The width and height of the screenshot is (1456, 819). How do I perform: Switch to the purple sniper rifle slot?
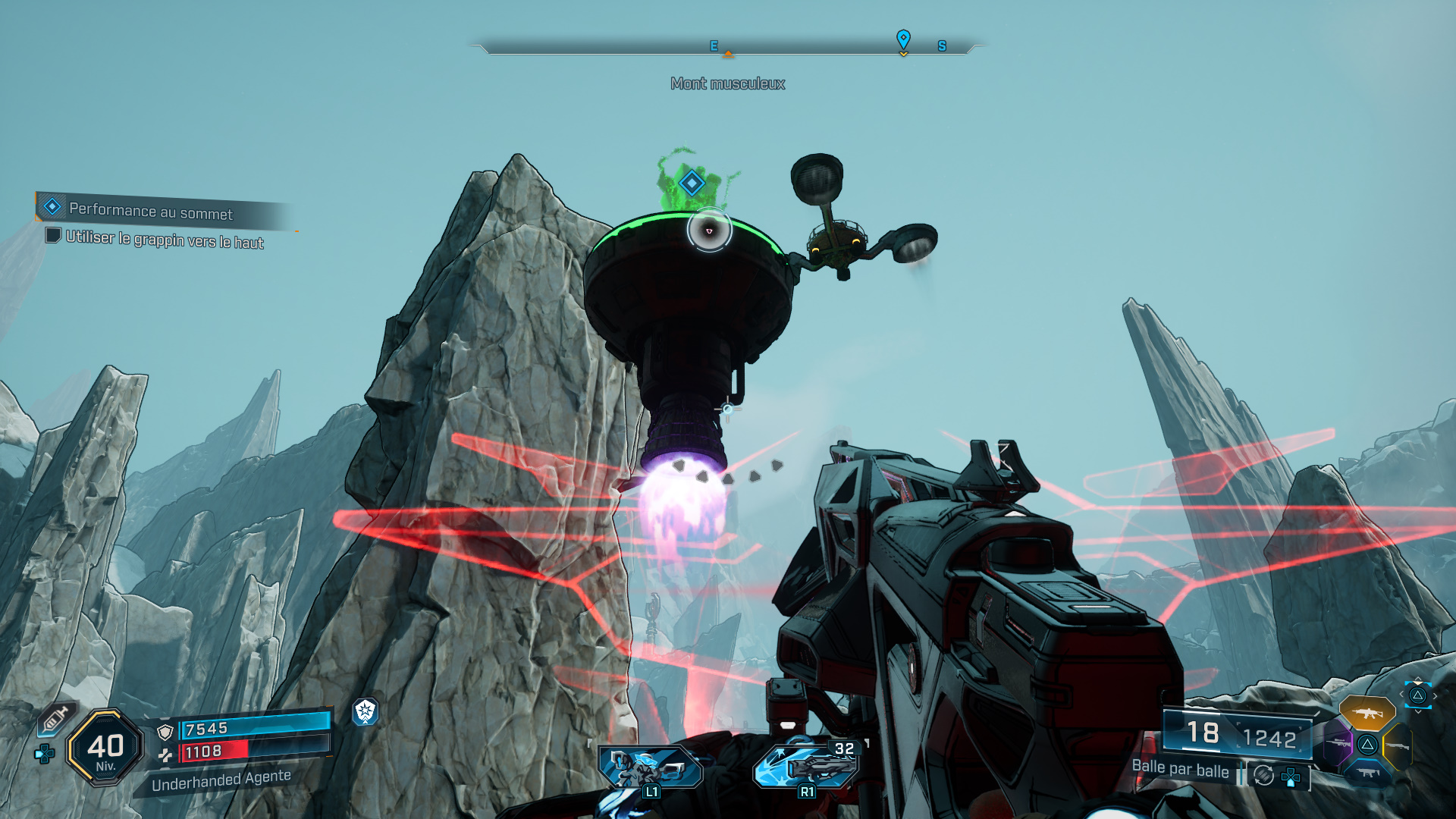click(1338, 743)
